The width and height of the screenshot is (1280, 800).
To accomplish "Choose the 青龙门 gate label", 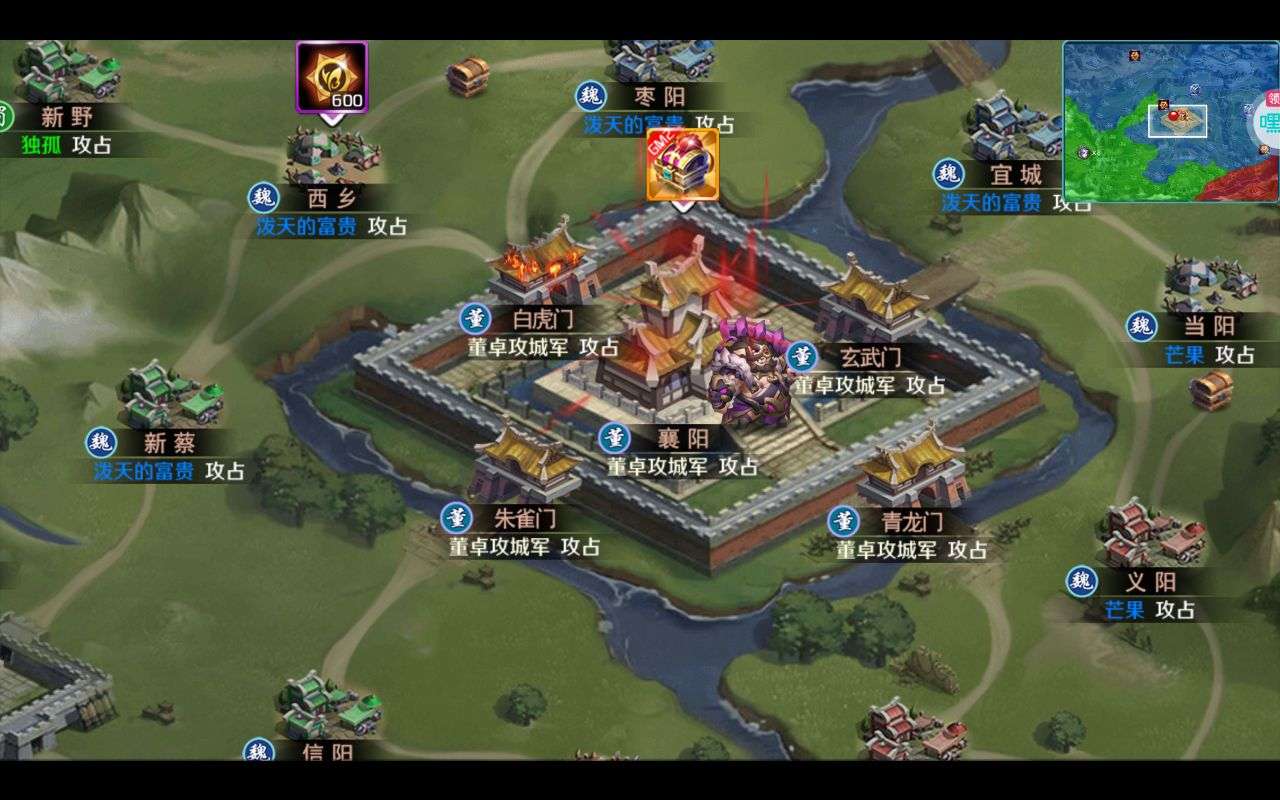I will coord(911,522).
